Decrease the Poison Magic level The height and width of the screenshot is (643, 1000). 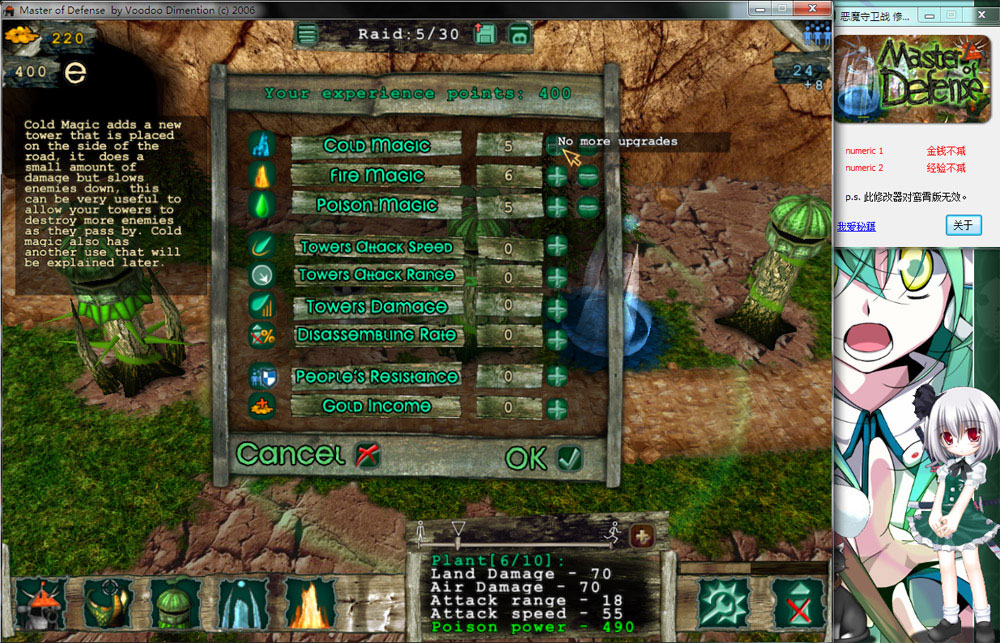point(588,207)
